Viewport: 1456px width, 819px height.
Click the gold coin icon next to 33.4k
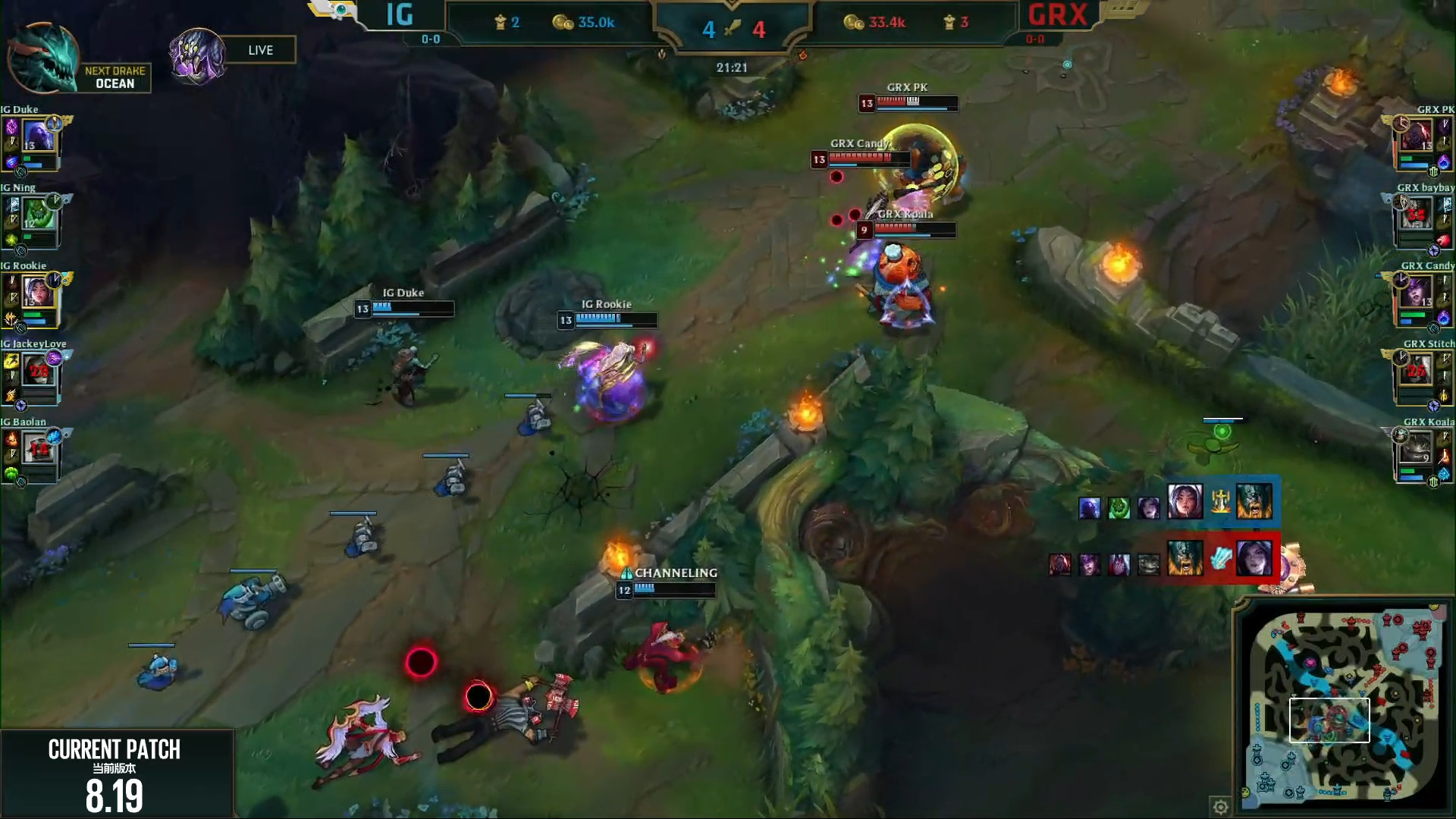pyautogui.click(x=852, y=22)
